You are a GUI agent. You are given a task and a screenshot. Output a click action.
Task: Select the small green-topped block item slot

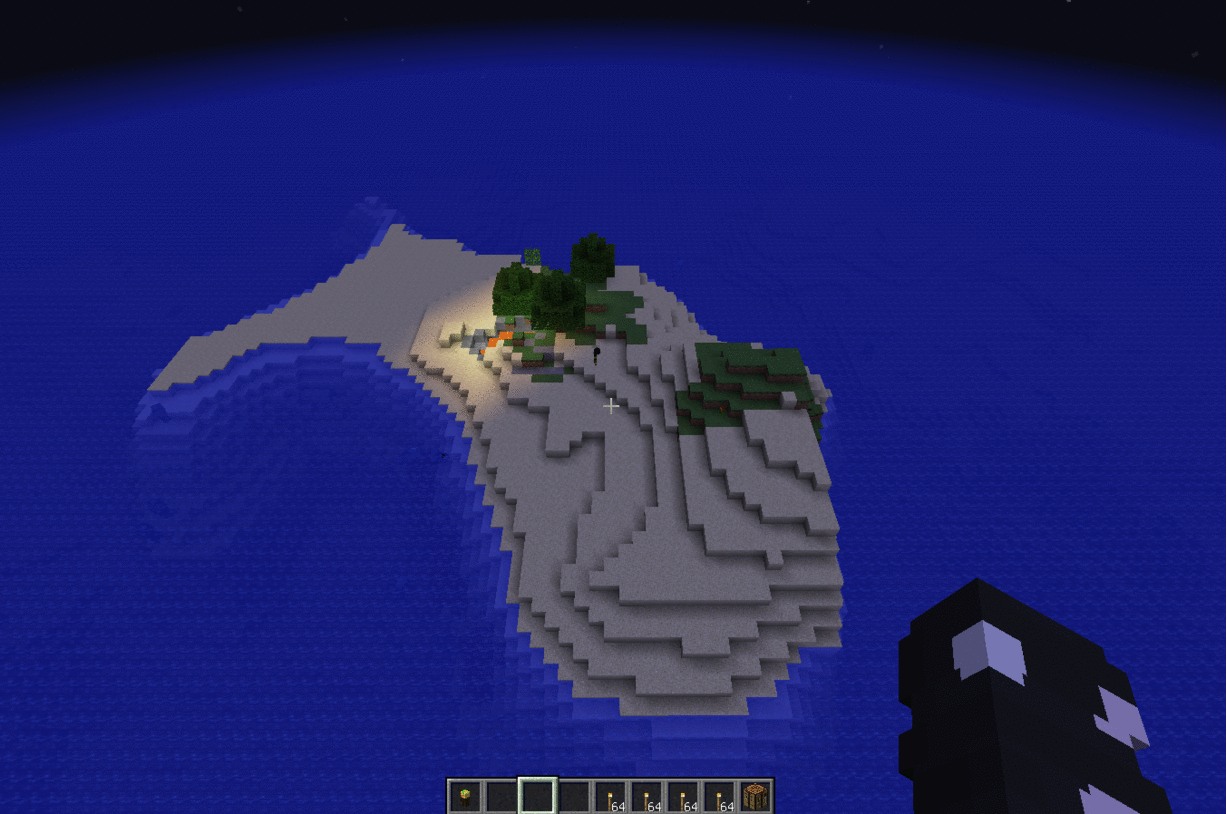pos(465,797)
